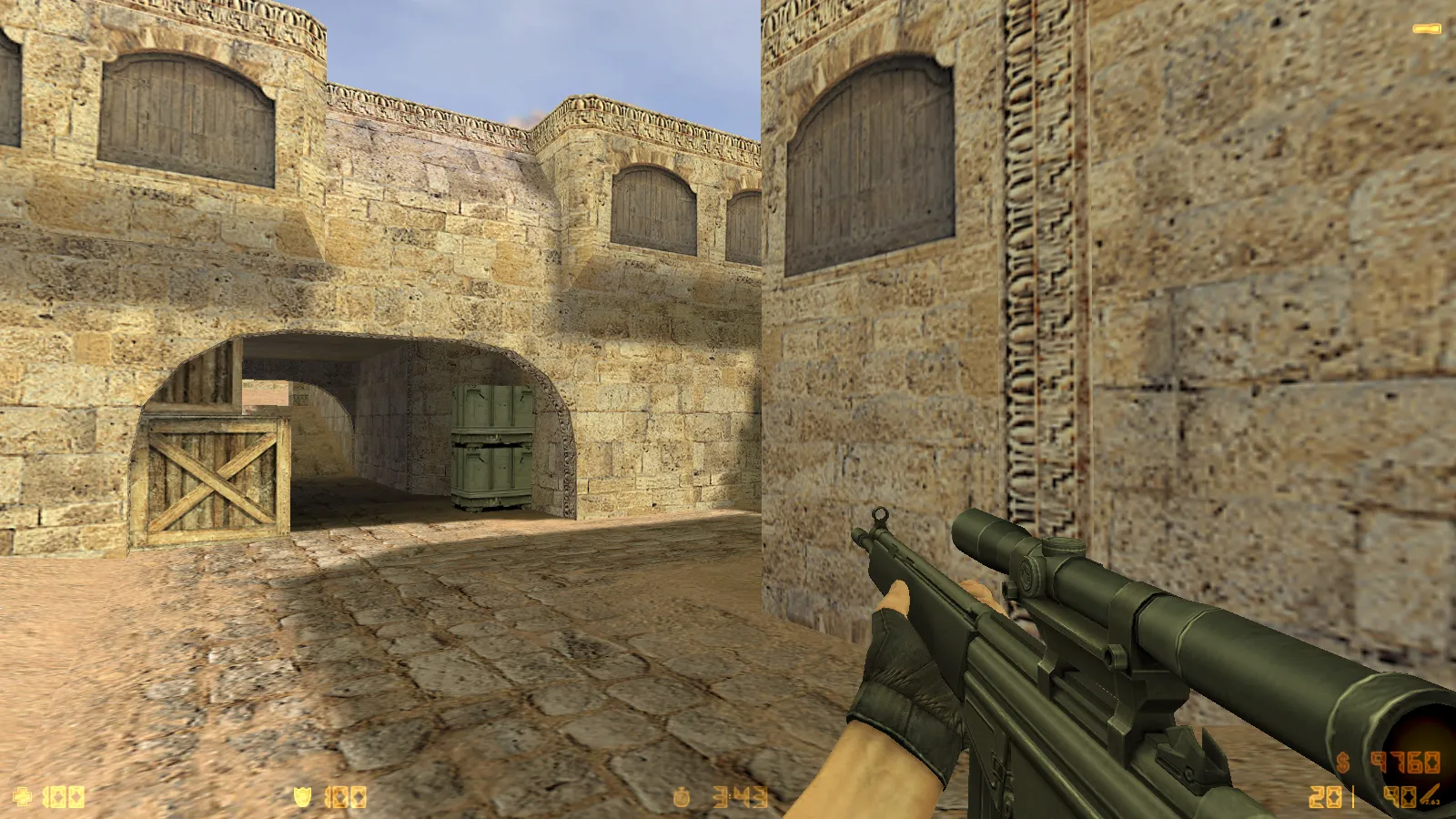Click the green military crate under the archway
Viewport: 1456px width, 819px height.
[x=491, y=446]
